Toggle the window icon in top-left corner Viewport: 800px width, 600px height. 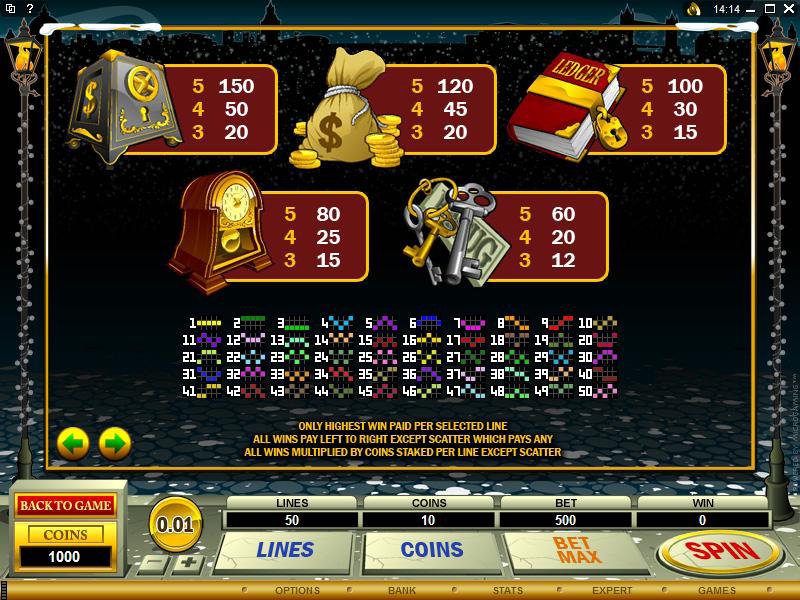pyautogui.click(x=10, y=9)
